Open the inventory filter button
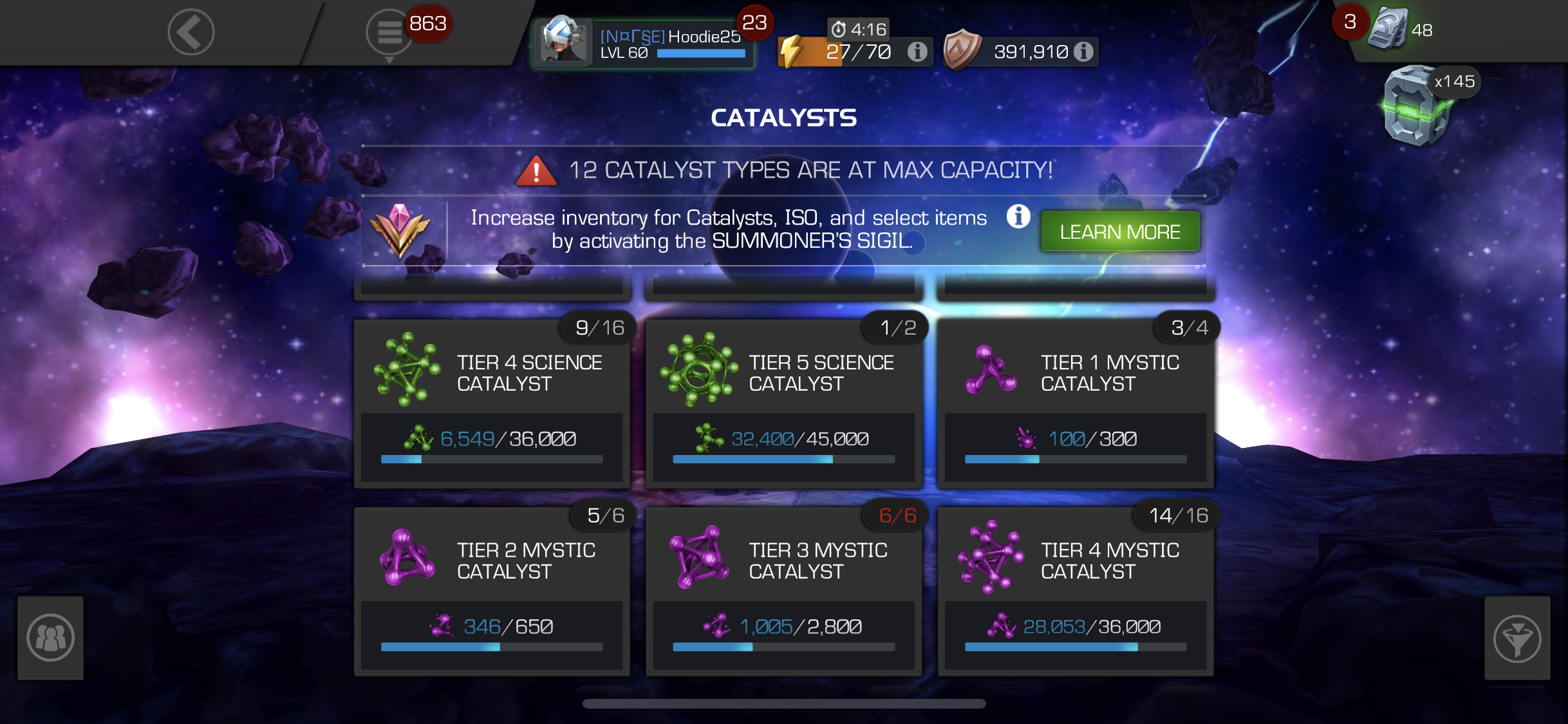1568x724 pixels. coord(1517,638)
